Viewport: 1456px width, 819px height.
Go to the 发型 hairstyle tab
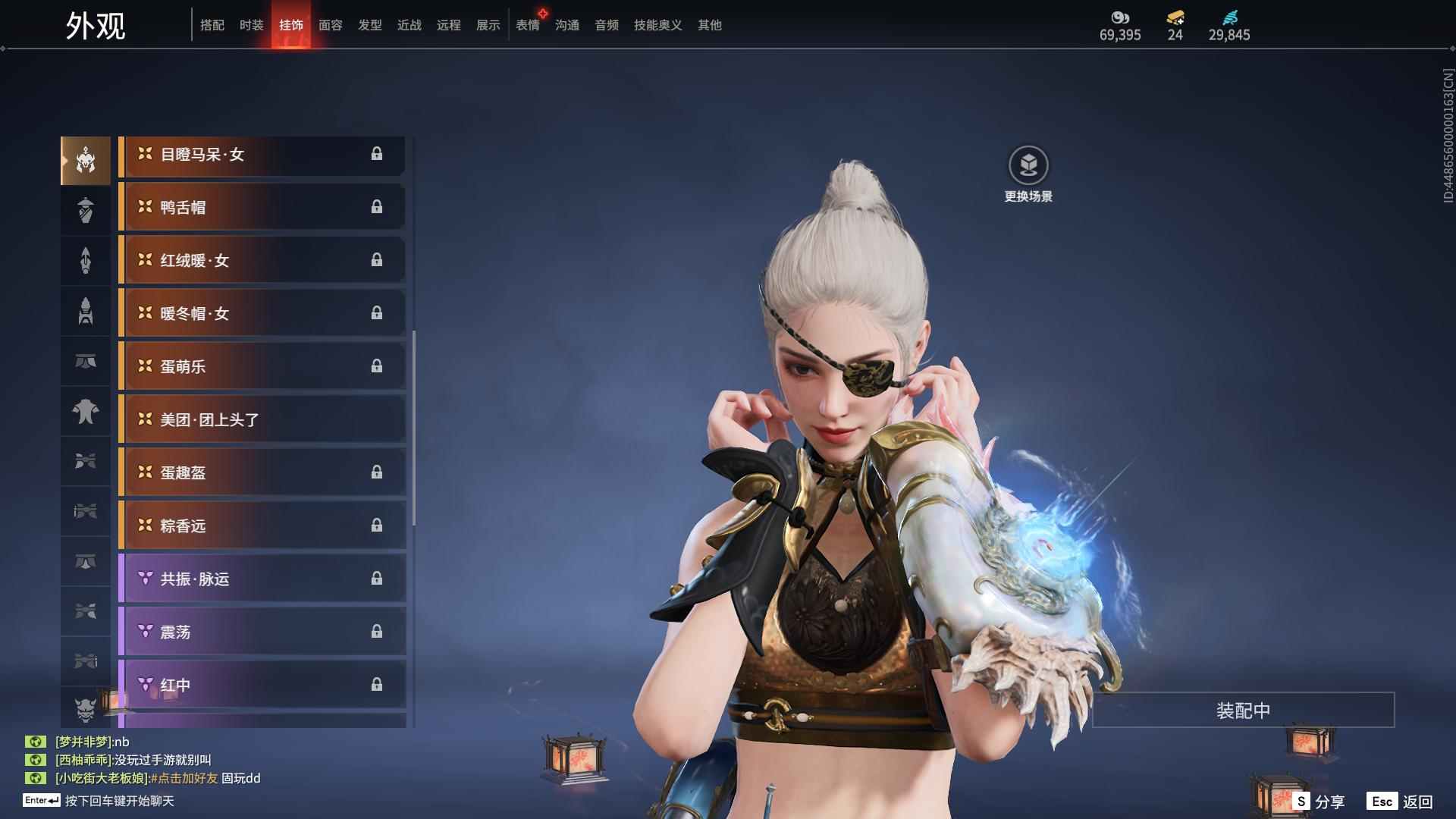(370, 25)
